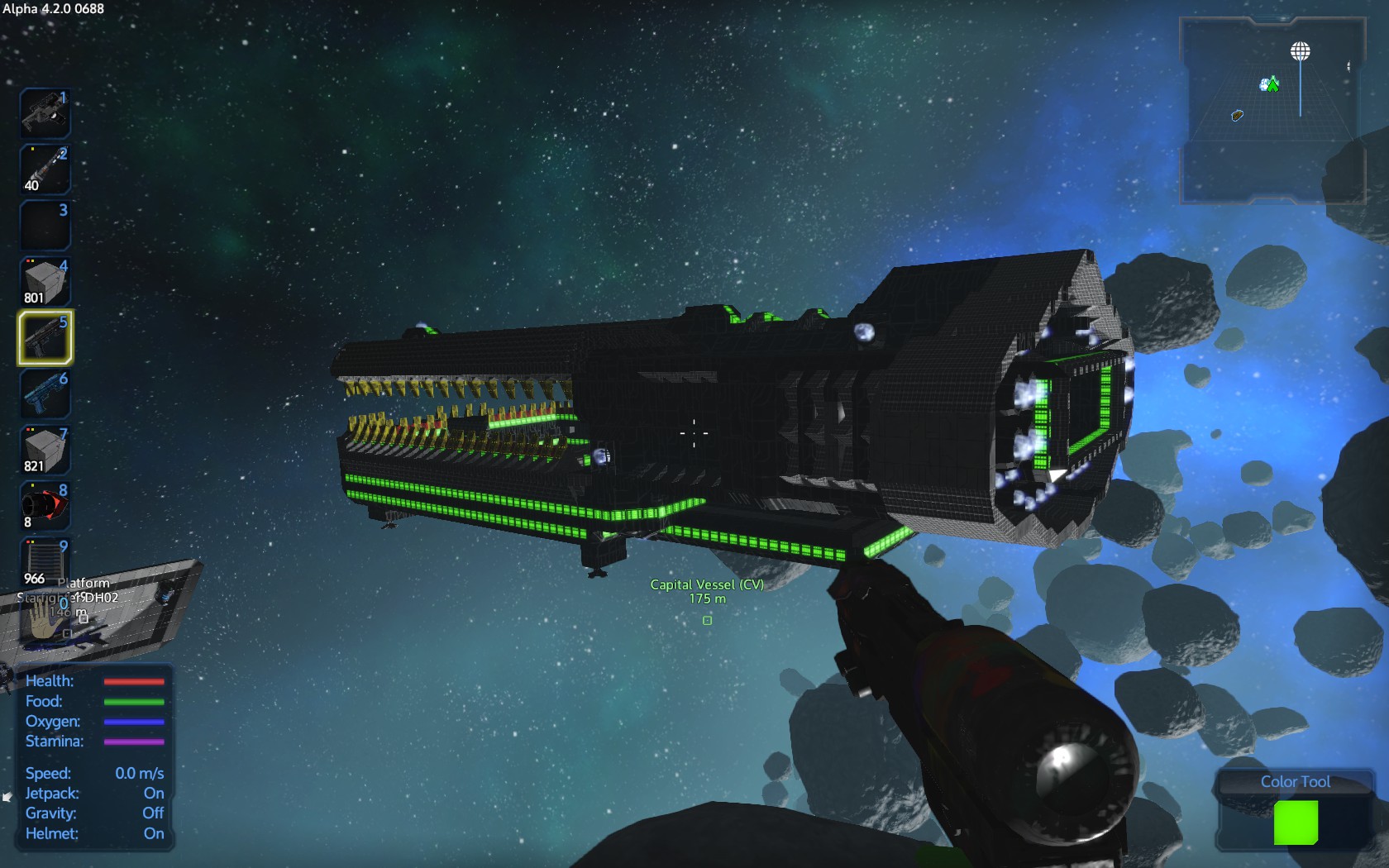Viewport: 1389px width, 868px height.
Task: Click the planet marker on the minimap
Action: pyautogui.click(x=1301, y=52)
